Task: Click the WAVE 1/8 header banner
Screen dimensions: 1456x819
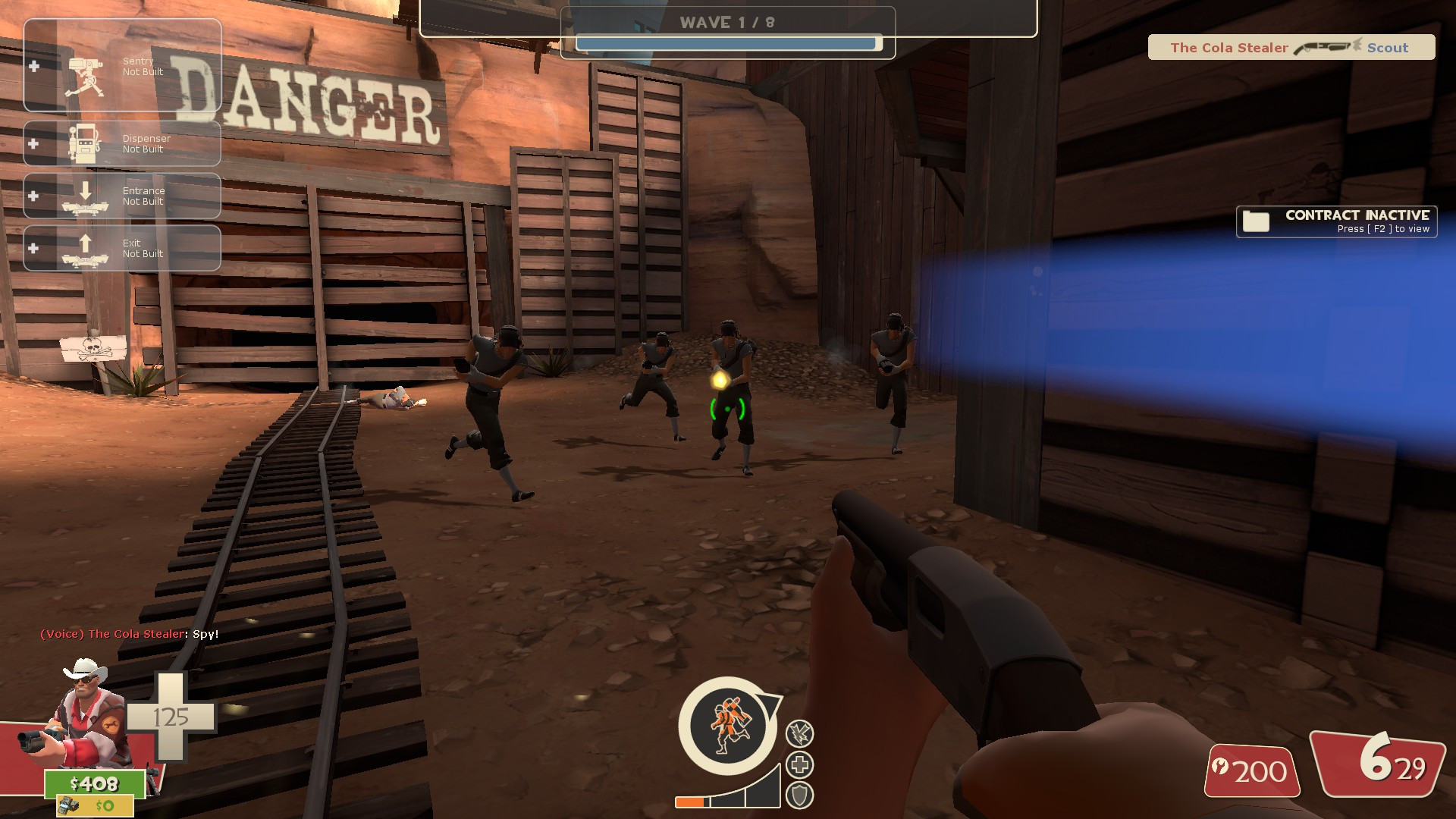Action: 726,22
